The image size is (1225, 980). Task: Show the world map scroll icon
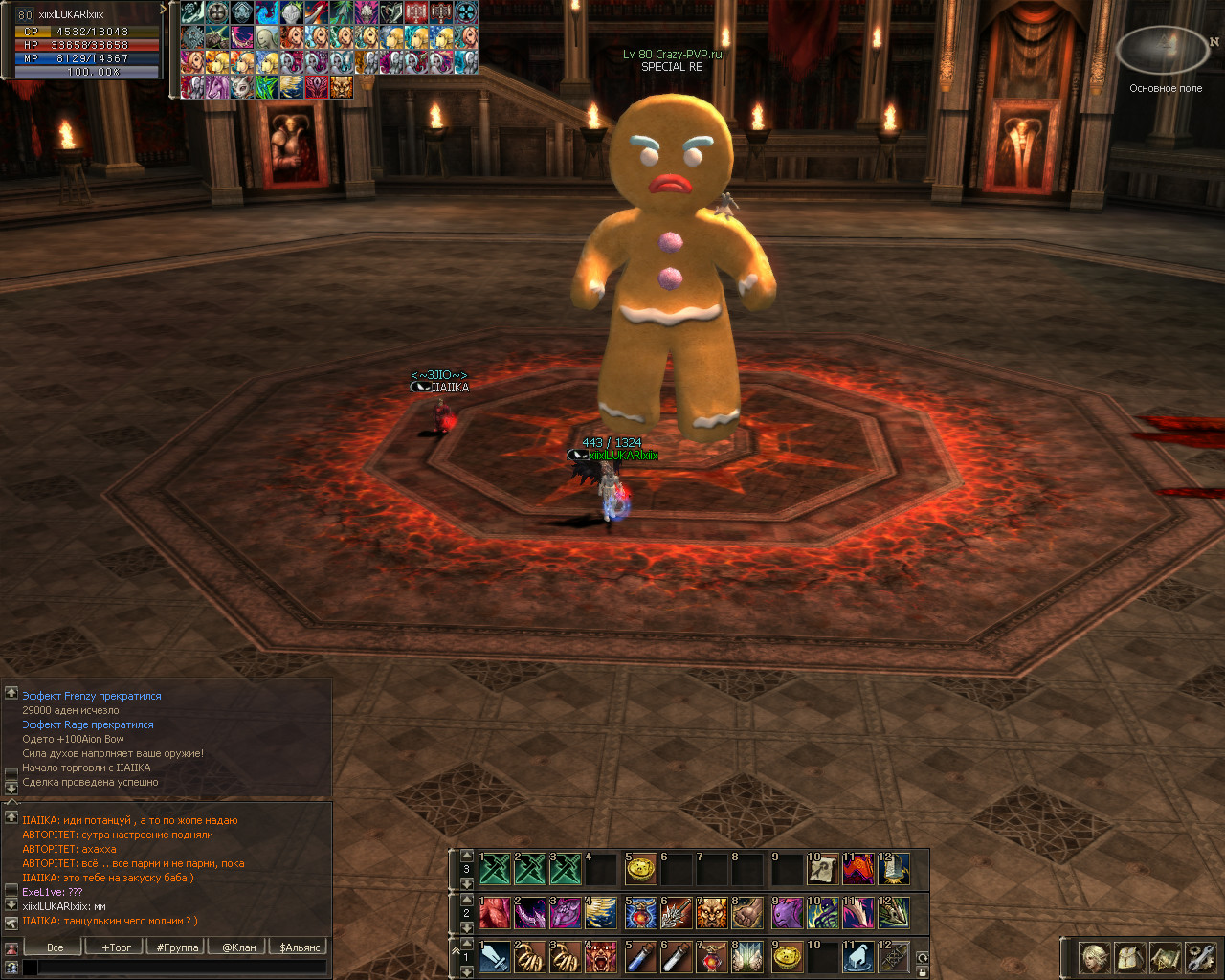tap(1166, 957)
